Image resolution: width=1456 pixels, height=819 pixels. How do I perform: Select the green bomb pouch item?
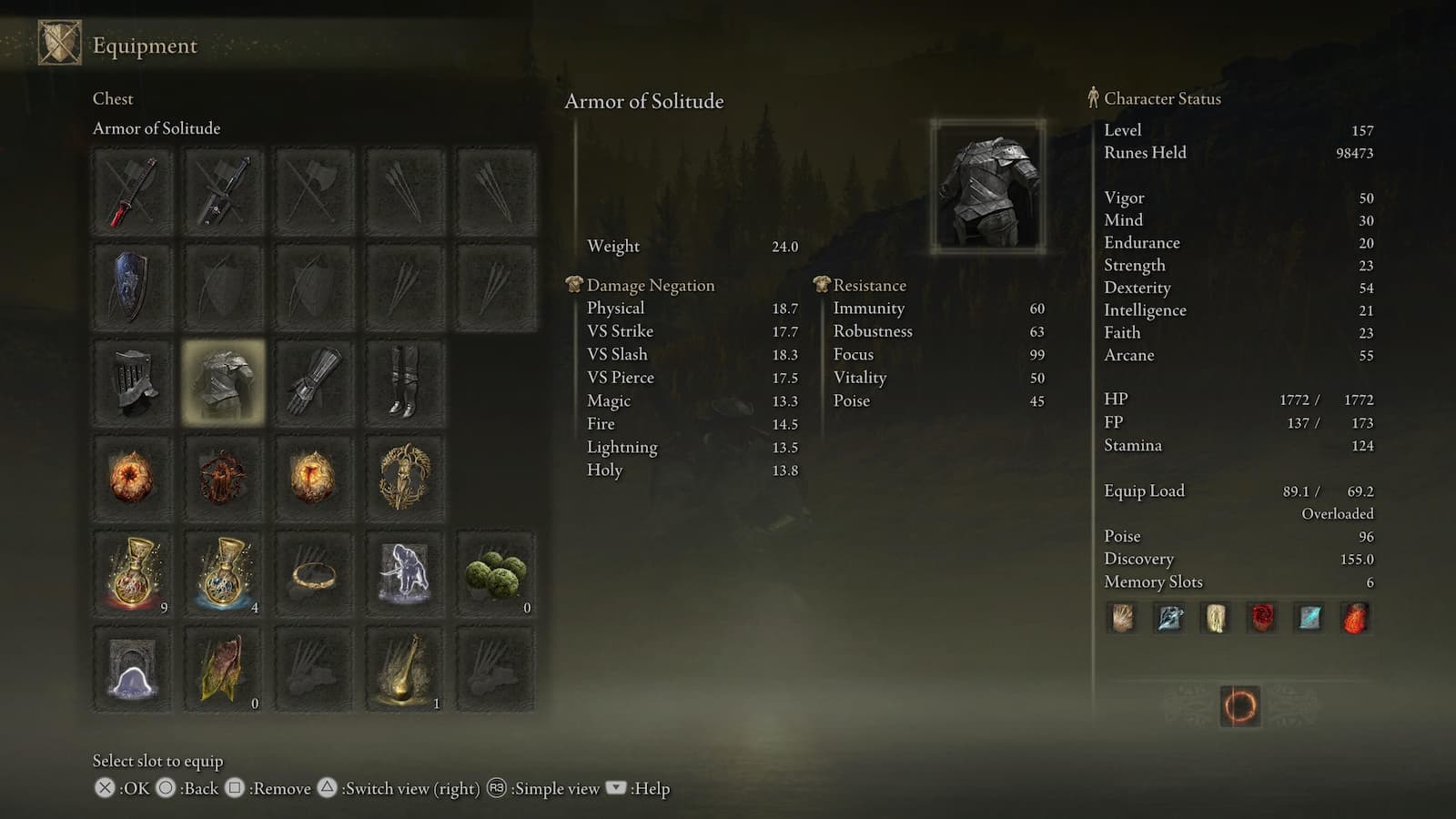pyautogui.click(x=496, y=573)
